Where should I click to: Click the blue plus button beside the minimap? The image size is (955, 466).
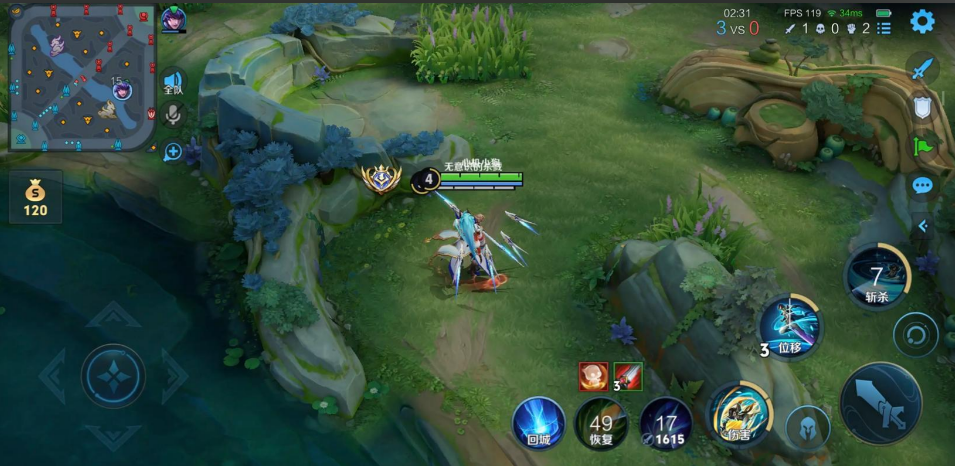[x=172, y=151]
